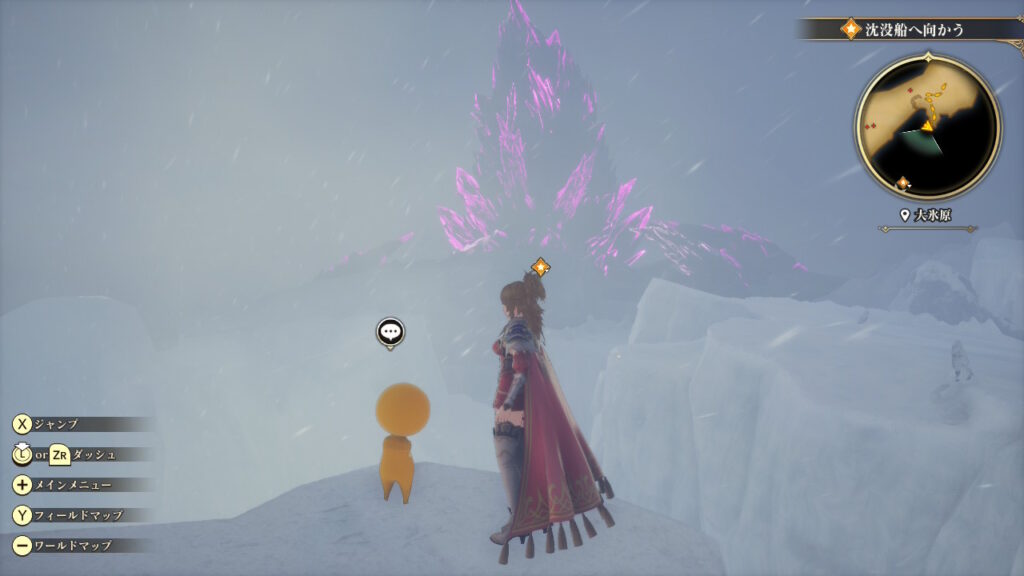Click the speech bubble talk icon

pyautogui.click(x=390, y=332)
